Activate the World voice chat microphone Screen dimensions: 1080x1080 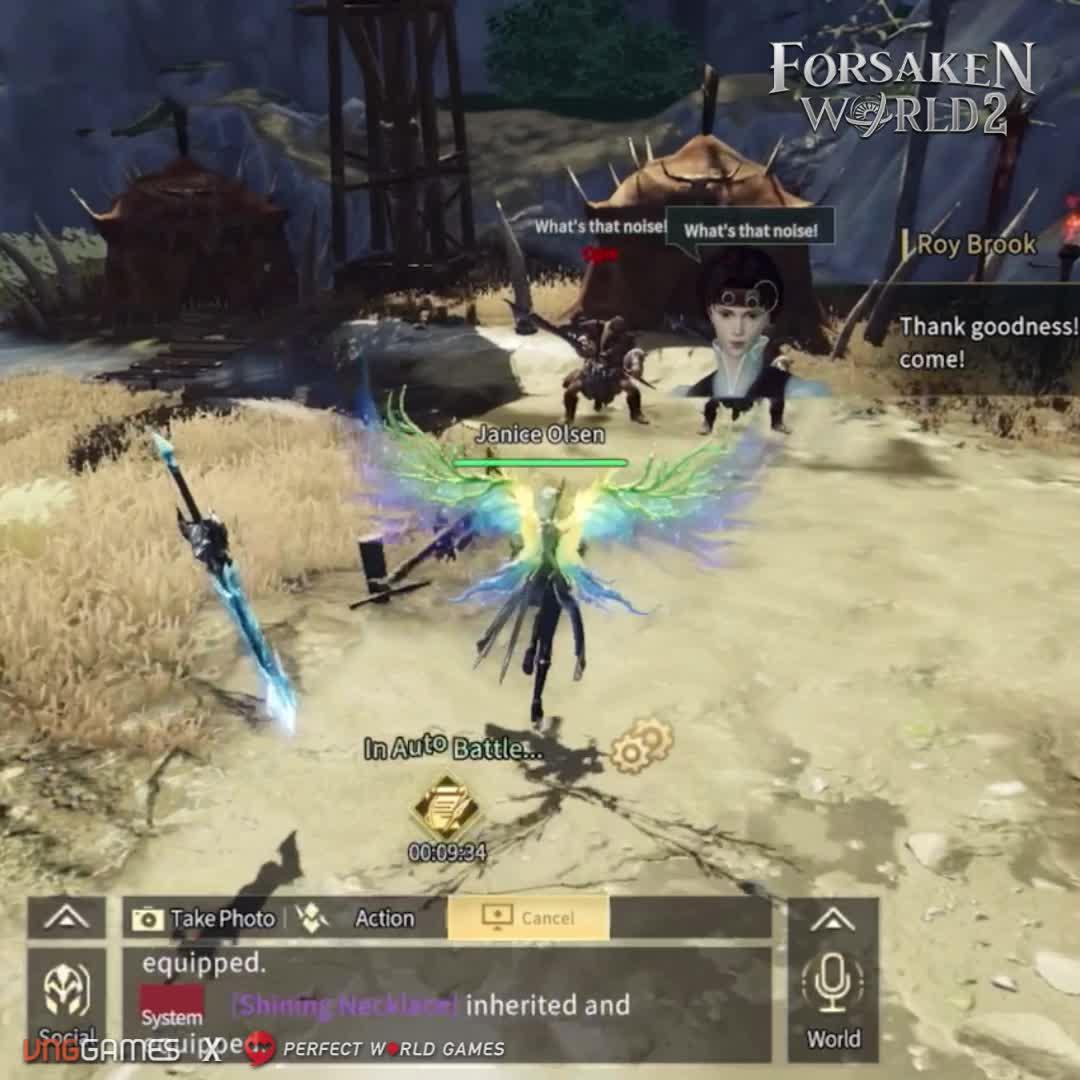(x=833, y=987)
